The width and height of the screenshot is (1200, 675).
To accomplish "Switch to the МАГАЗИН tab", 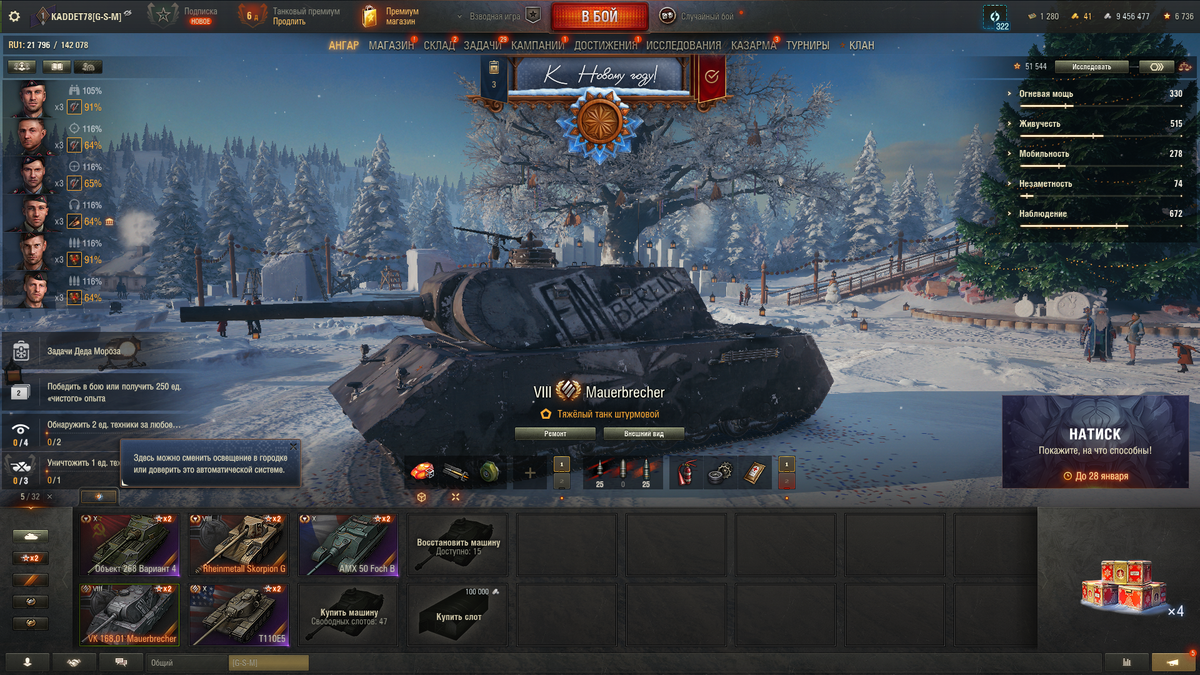I will tap(391, 45).
